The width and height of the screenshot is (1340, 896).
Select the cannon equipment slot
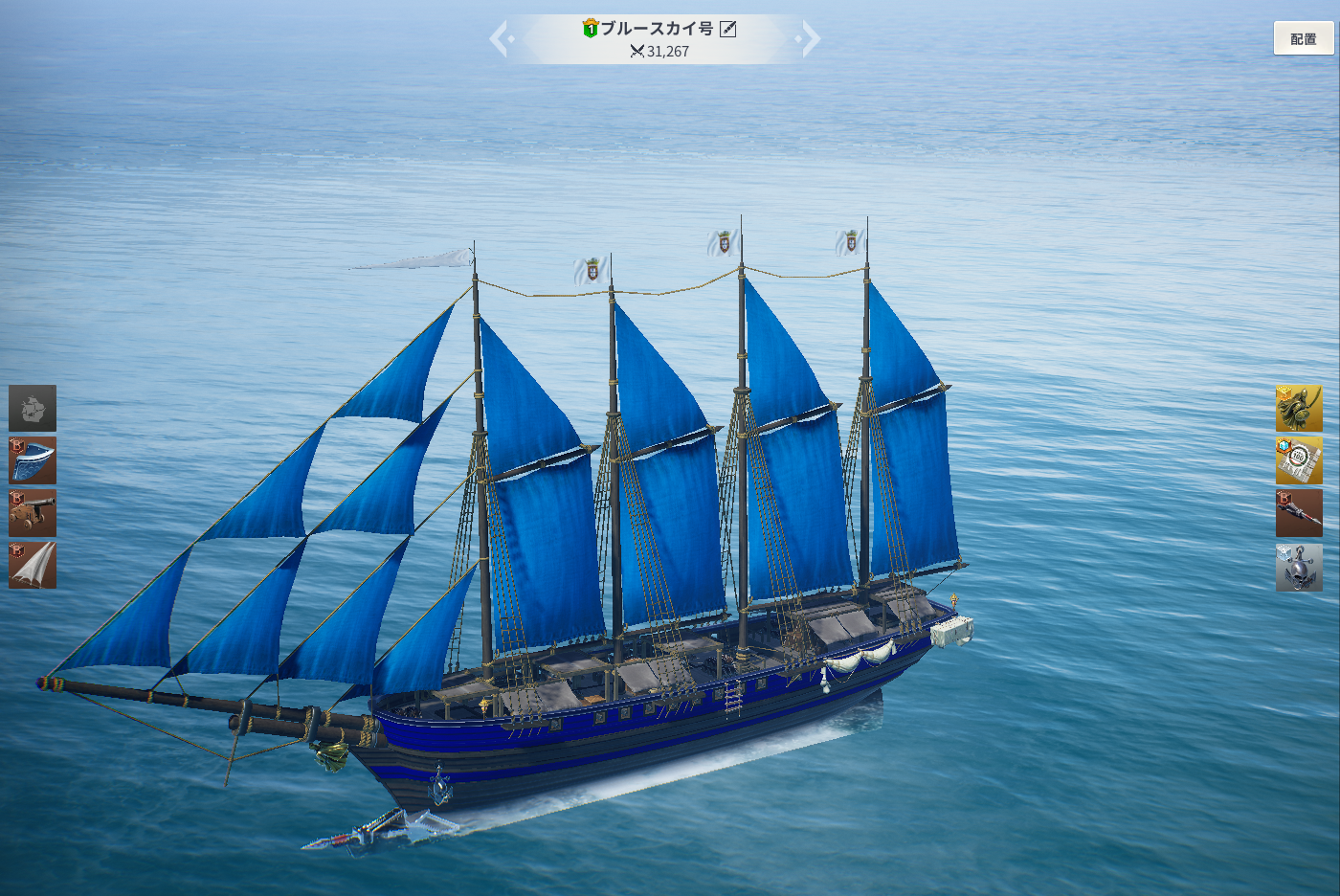point(33,513)
